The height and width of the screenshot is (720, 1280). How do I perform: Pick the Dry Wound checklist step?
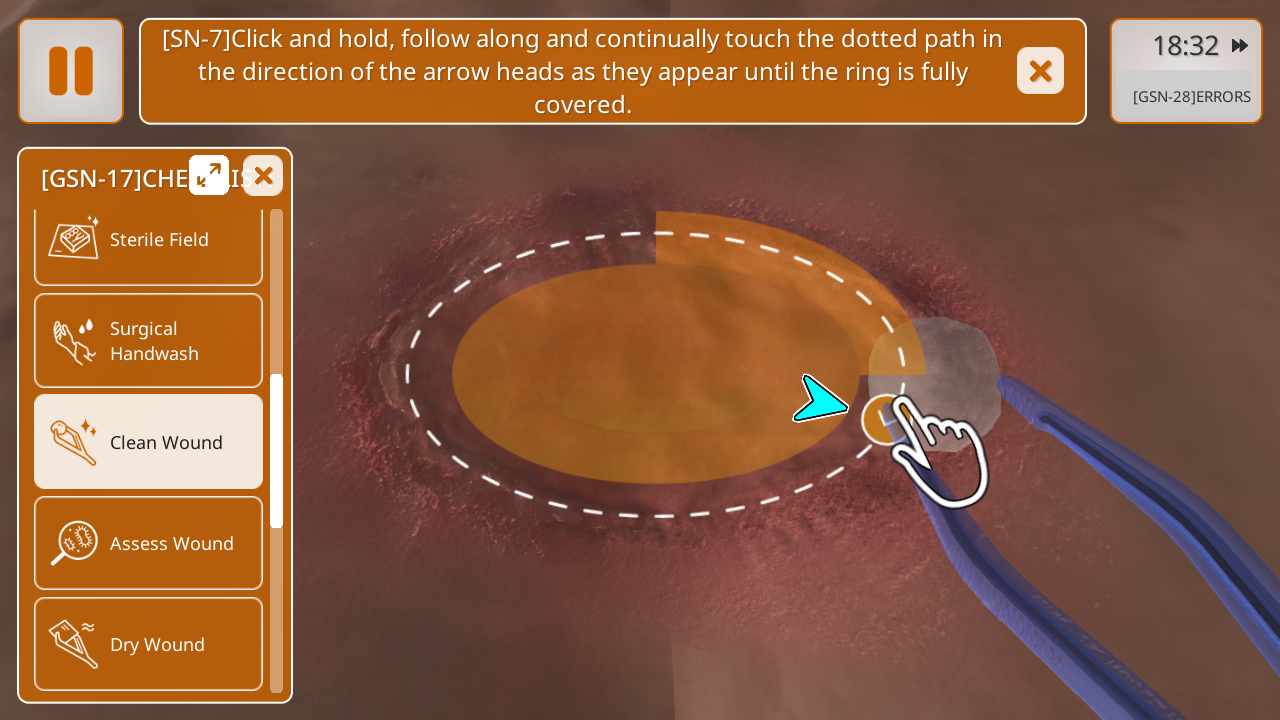[148, 644]
